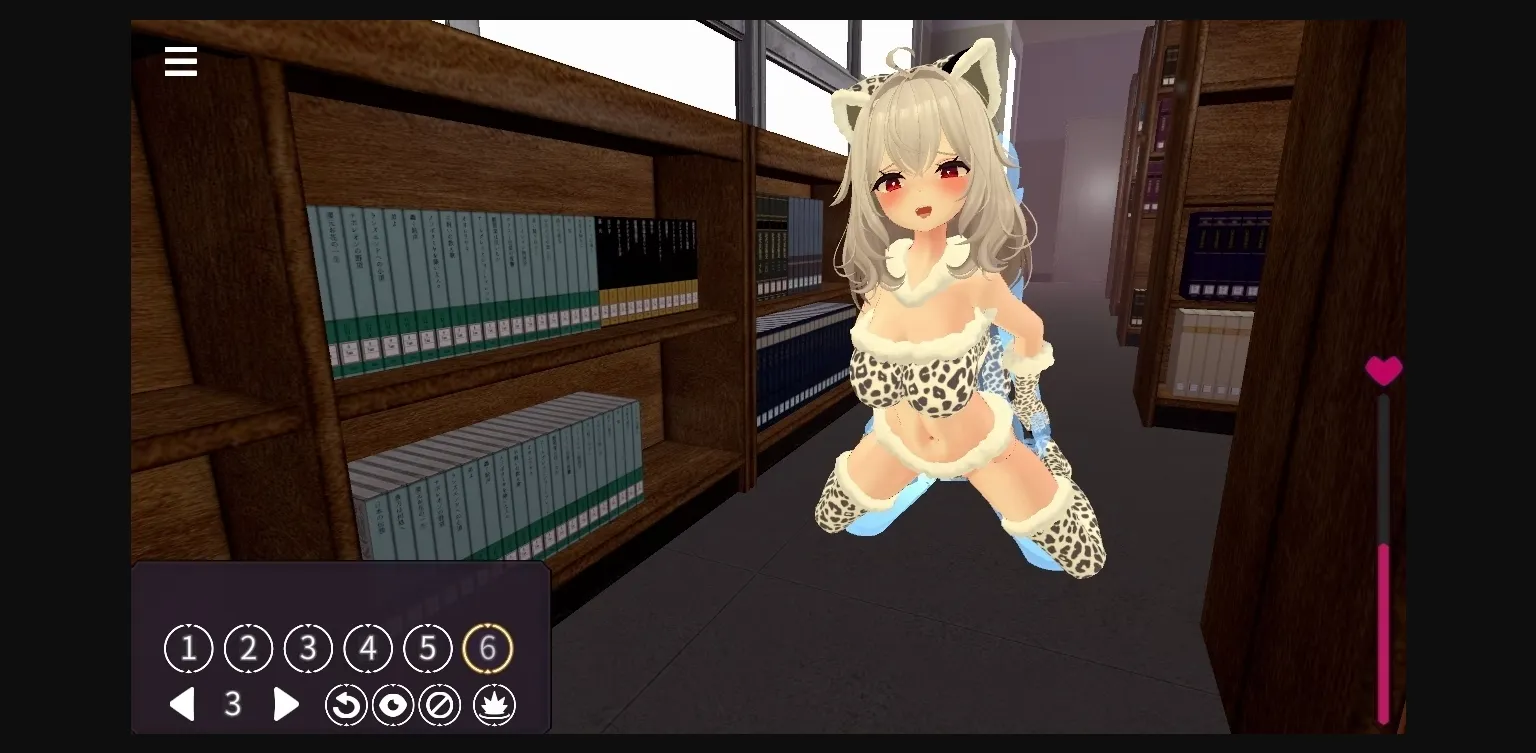Select scene button 1
The height and width of the screenshot is (753, 1536).
click(188, 648)
